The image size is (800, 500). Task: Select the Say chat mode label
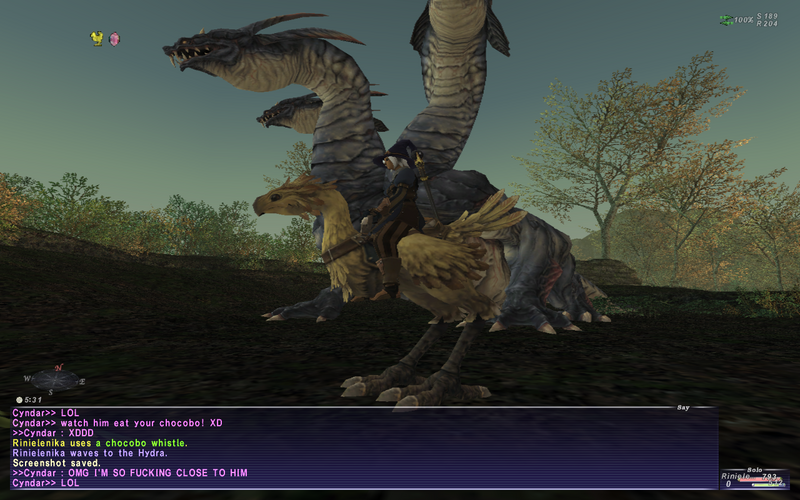683,407
